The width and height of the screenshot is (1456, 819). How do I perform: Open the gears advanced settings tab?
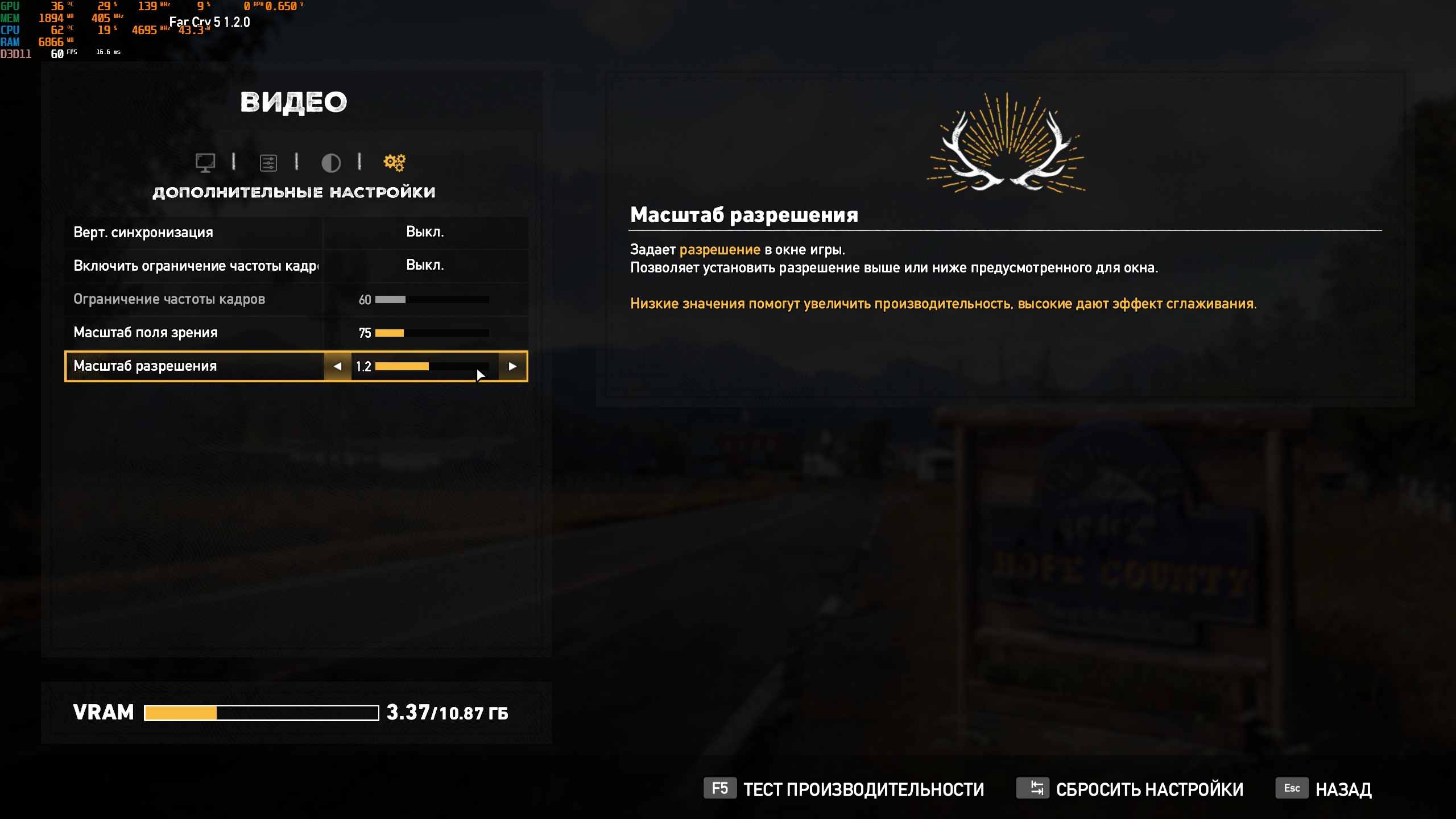[395, 163]
